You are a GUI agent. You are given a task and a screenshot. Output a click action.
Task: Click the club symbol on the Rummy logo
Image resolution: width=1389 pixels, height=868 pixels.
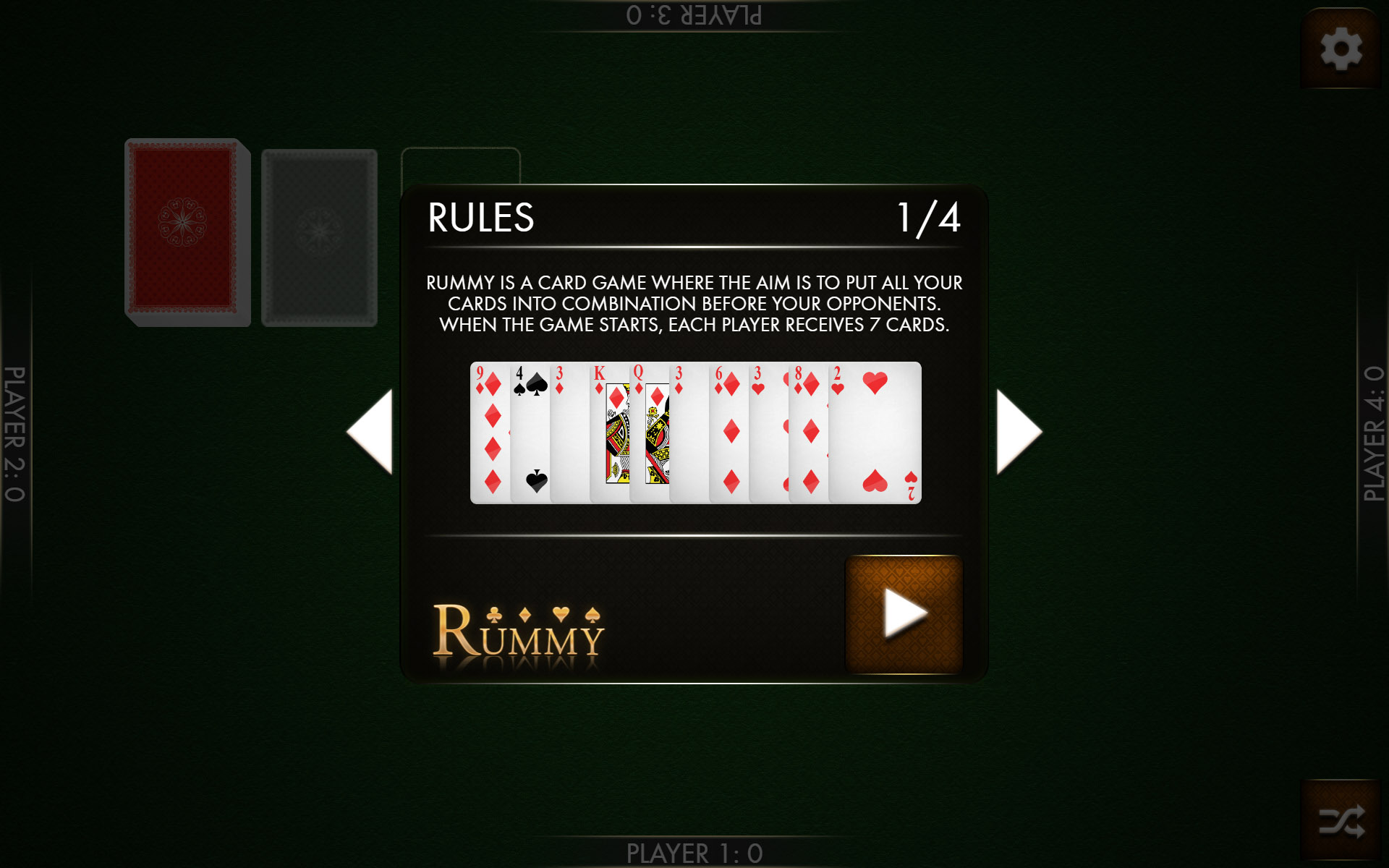493,615
